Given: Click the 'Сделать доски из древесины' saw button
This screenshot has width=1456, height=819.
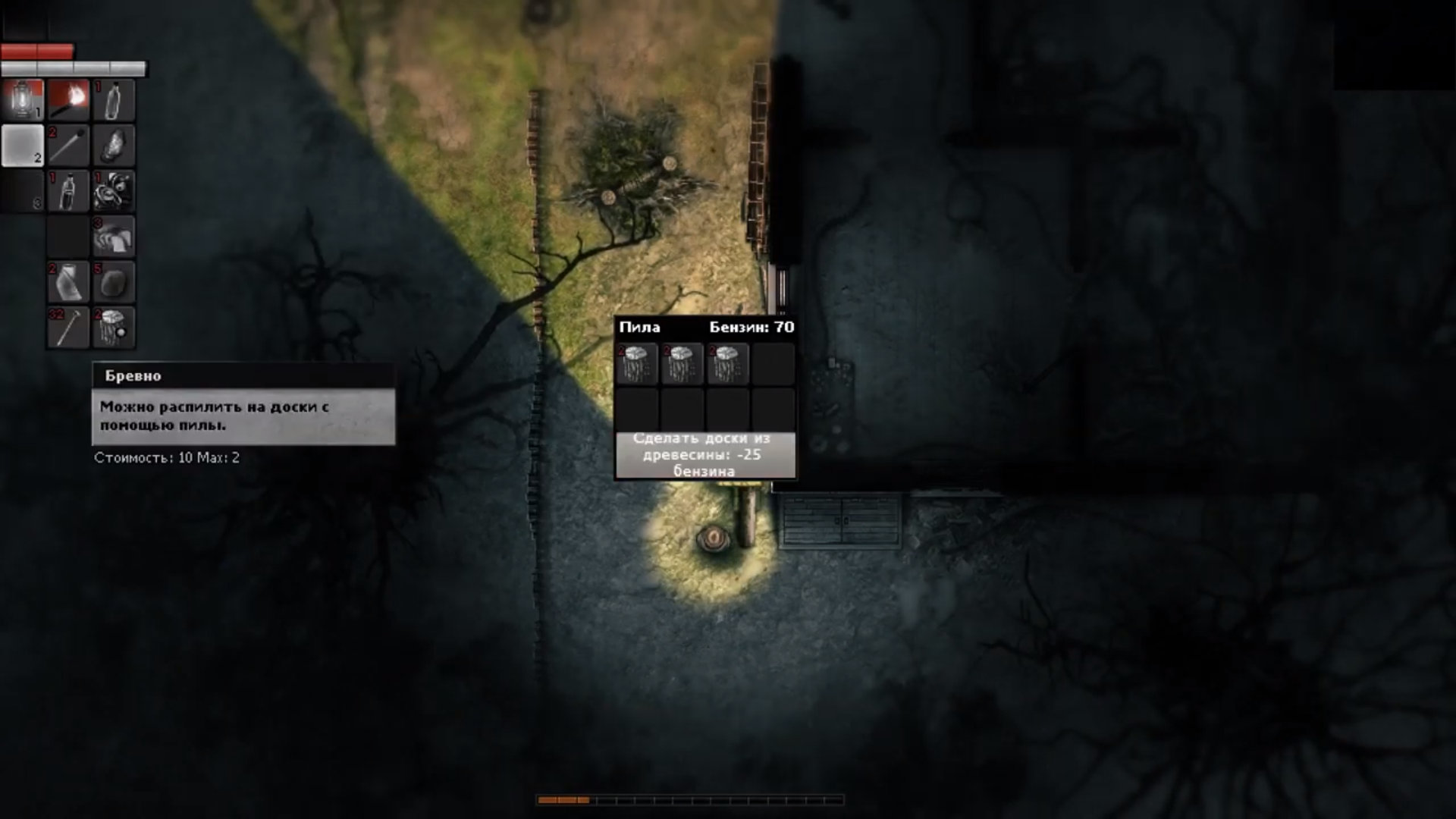Looking at the screenshot, I should tap(704, 455).
